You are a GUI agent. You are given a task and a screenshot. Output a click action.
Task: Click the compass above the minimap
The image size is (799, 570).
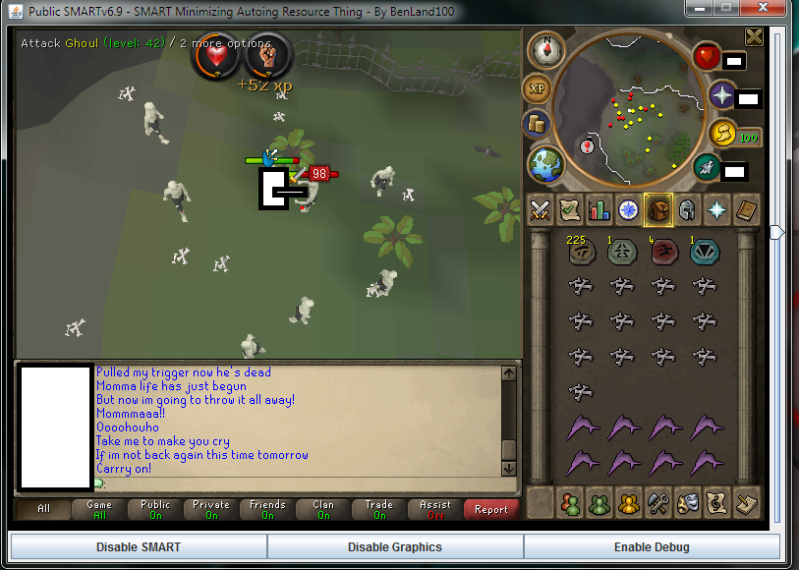coord(547,48)
